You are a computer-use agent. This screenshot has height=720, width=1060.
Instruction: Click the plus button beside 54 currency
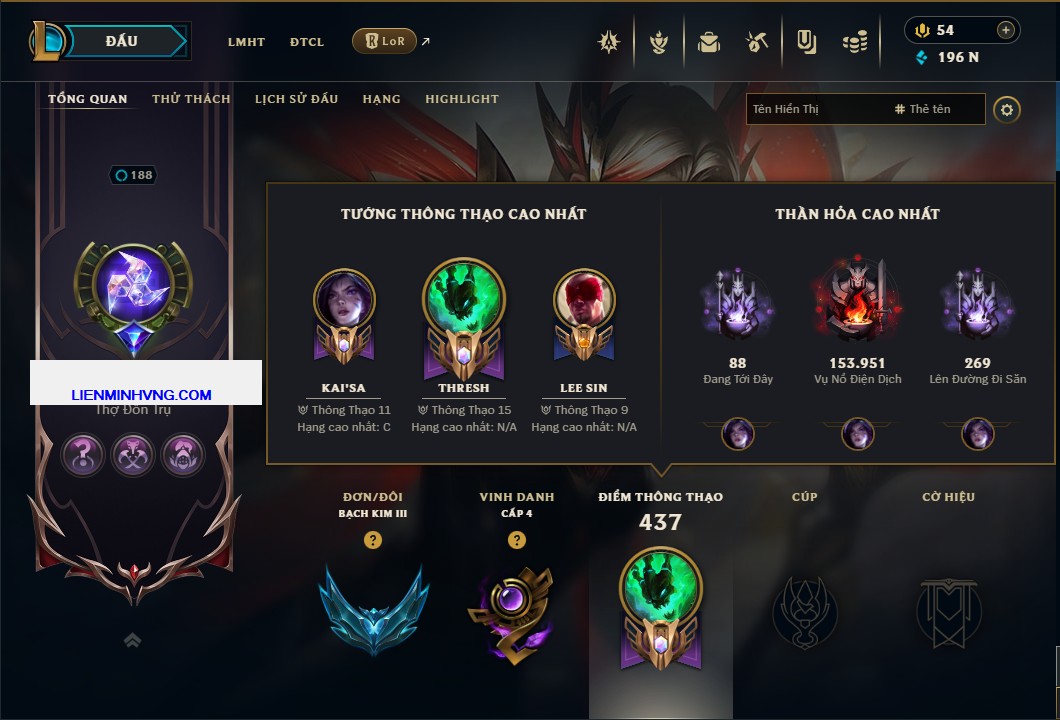(x=1005, y=30)
